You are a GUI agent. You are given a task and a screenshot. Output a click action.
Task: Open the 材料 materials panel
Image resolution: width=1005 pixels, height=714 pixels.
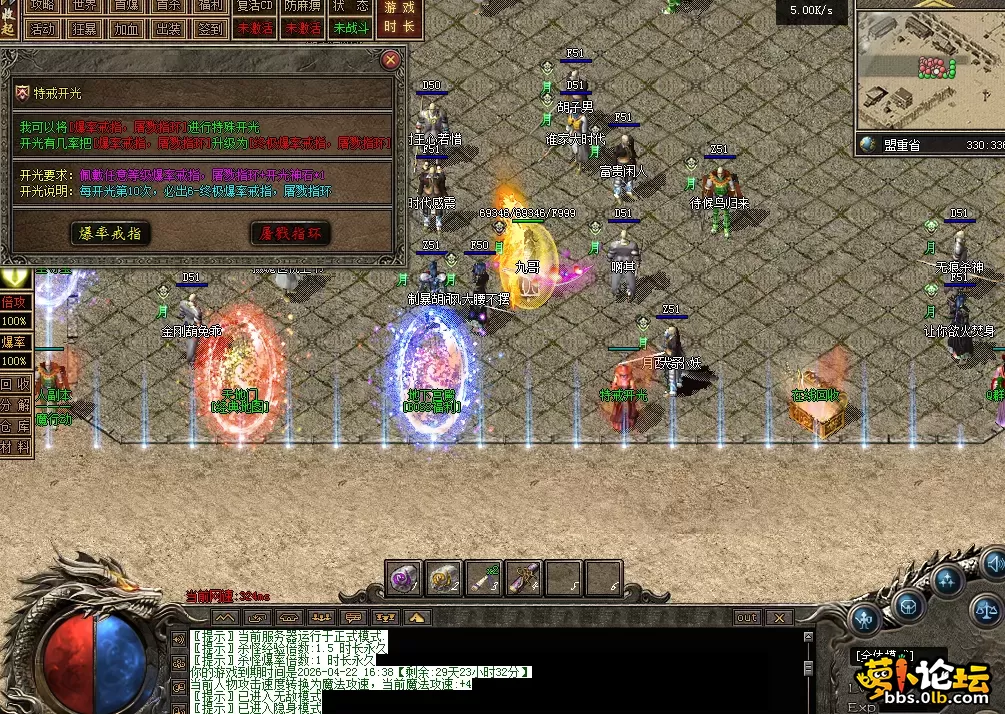[15, 447]
